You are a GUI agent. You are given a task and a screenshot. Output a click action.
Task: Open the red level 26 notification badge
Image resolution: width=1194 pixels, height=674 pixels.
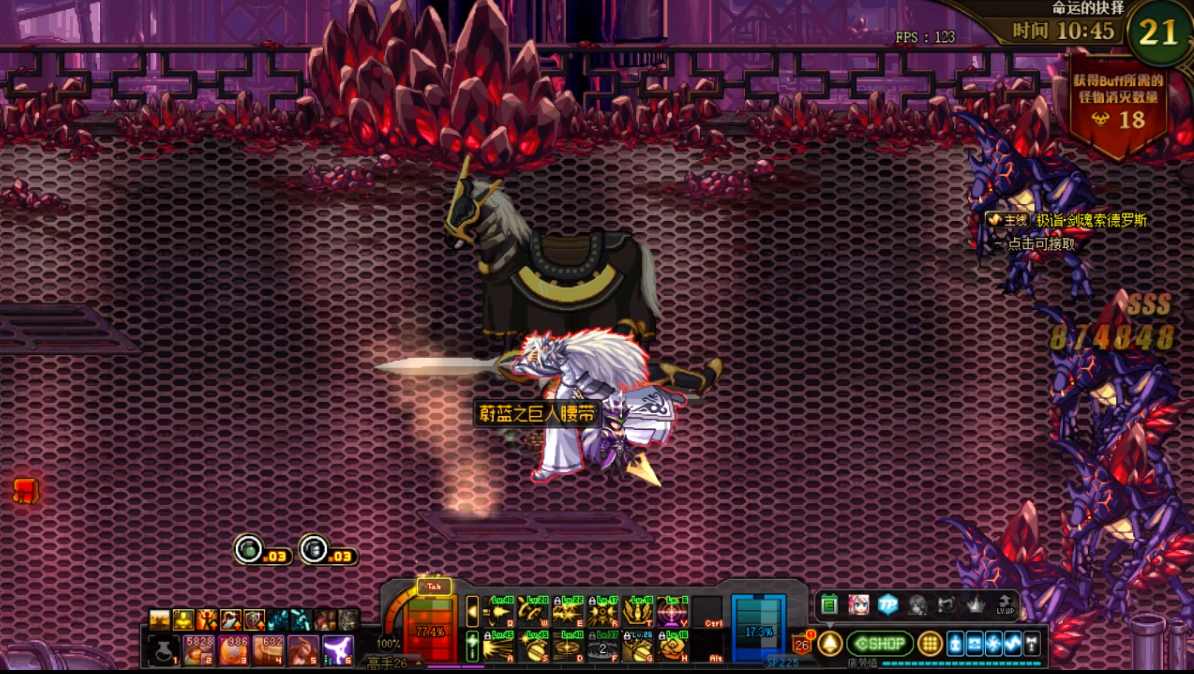tap(801, 645)
